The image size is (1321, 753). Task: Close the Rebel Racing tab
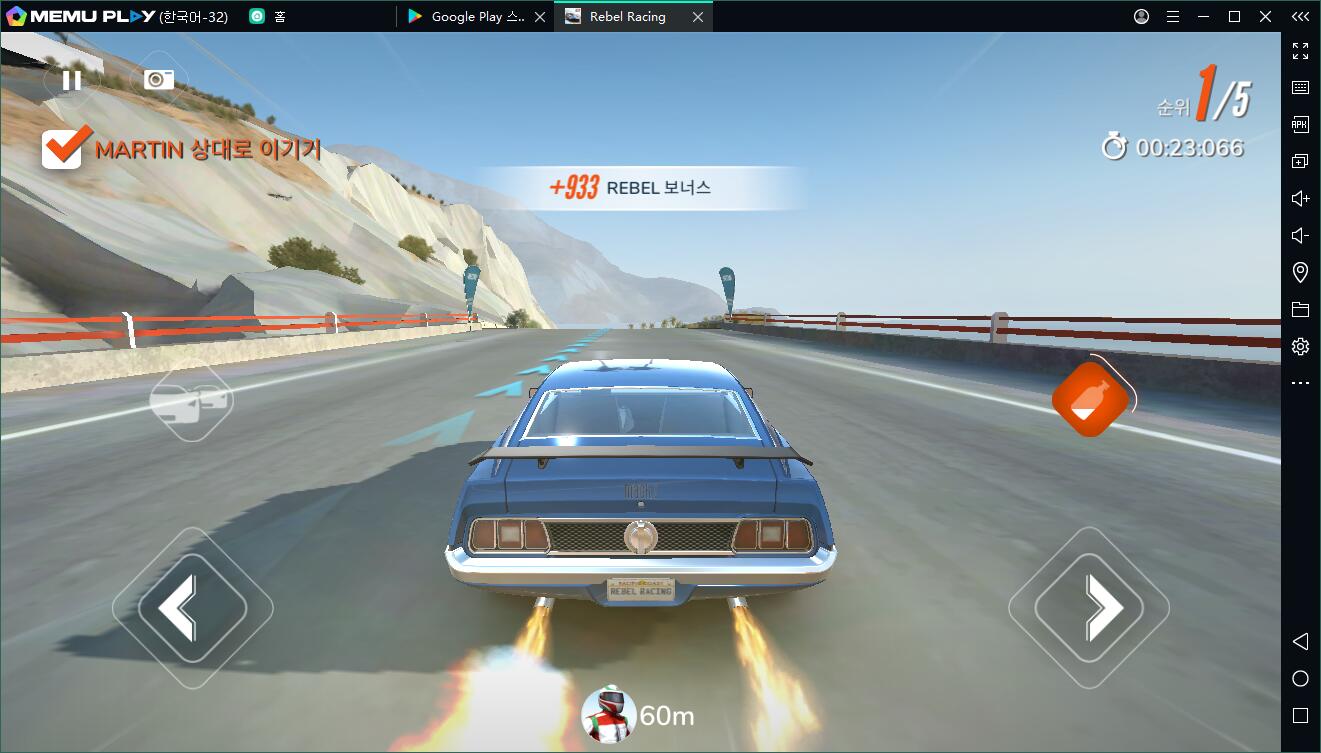(698, 17)
